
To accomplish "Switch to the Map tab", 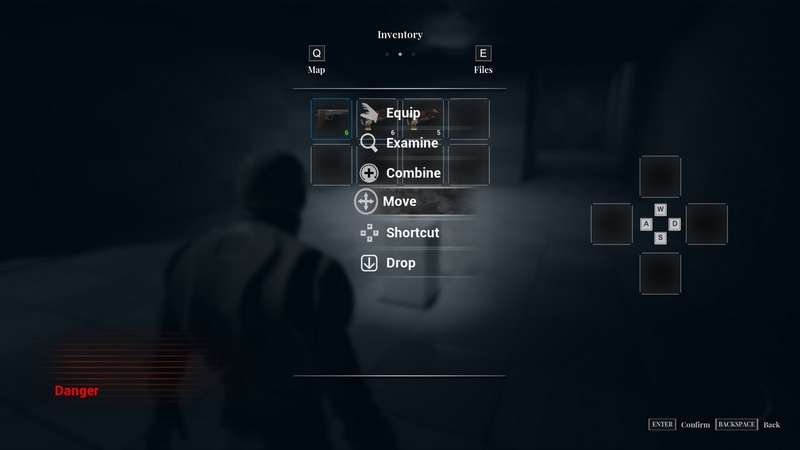I will pyautogui.click(x=317, y=60).
